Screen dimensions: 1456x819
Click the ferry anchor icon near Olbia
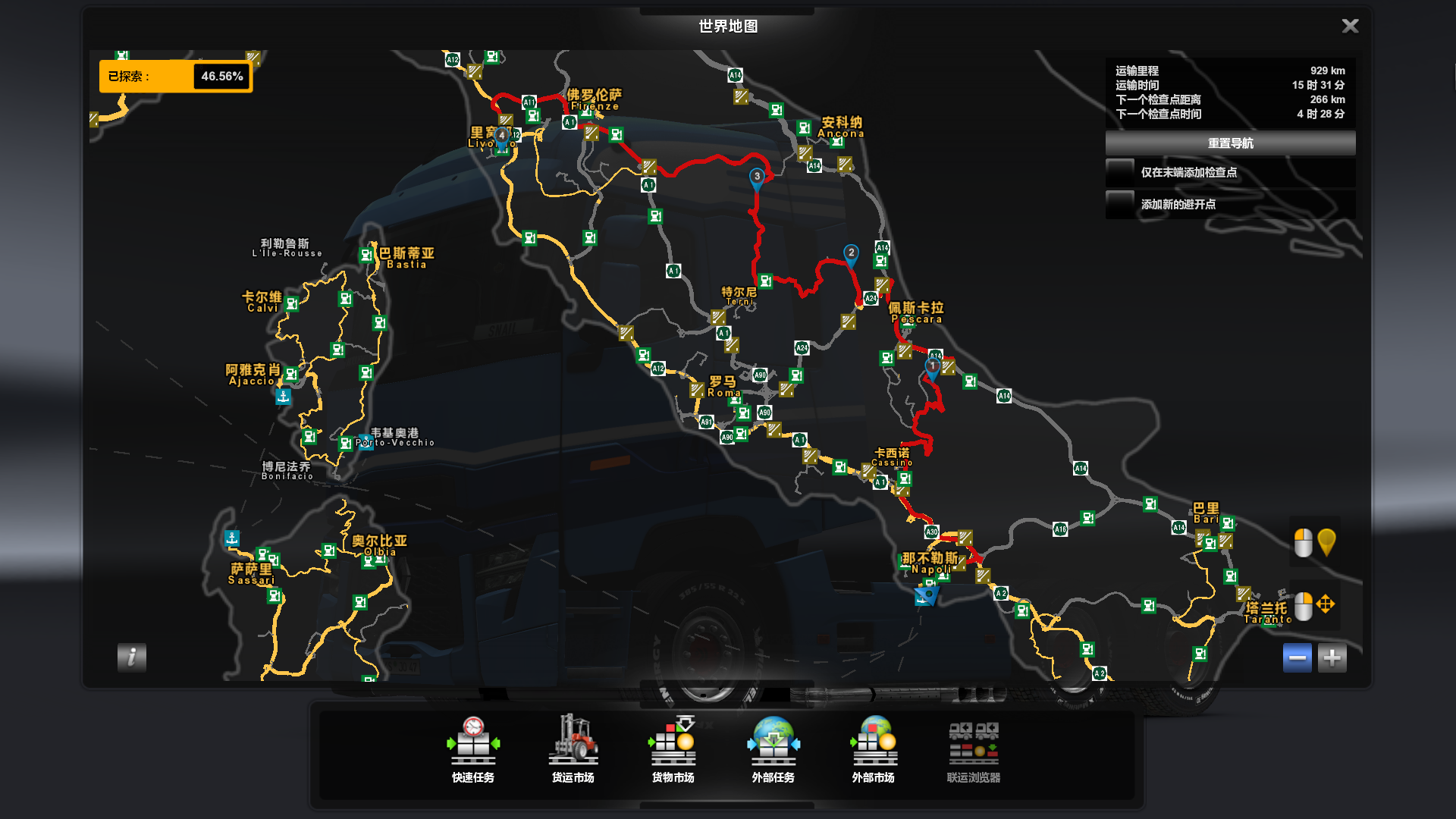click(x=232, y=538)
